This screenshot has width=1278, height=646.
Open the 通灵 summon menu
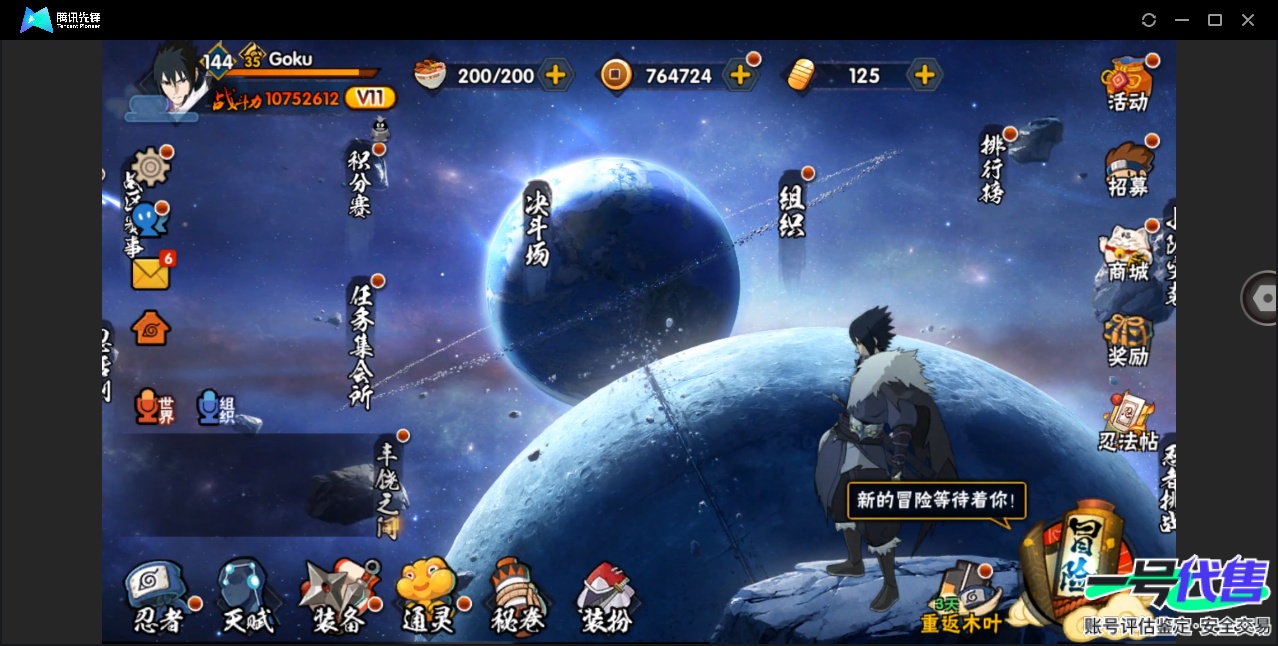427,598
